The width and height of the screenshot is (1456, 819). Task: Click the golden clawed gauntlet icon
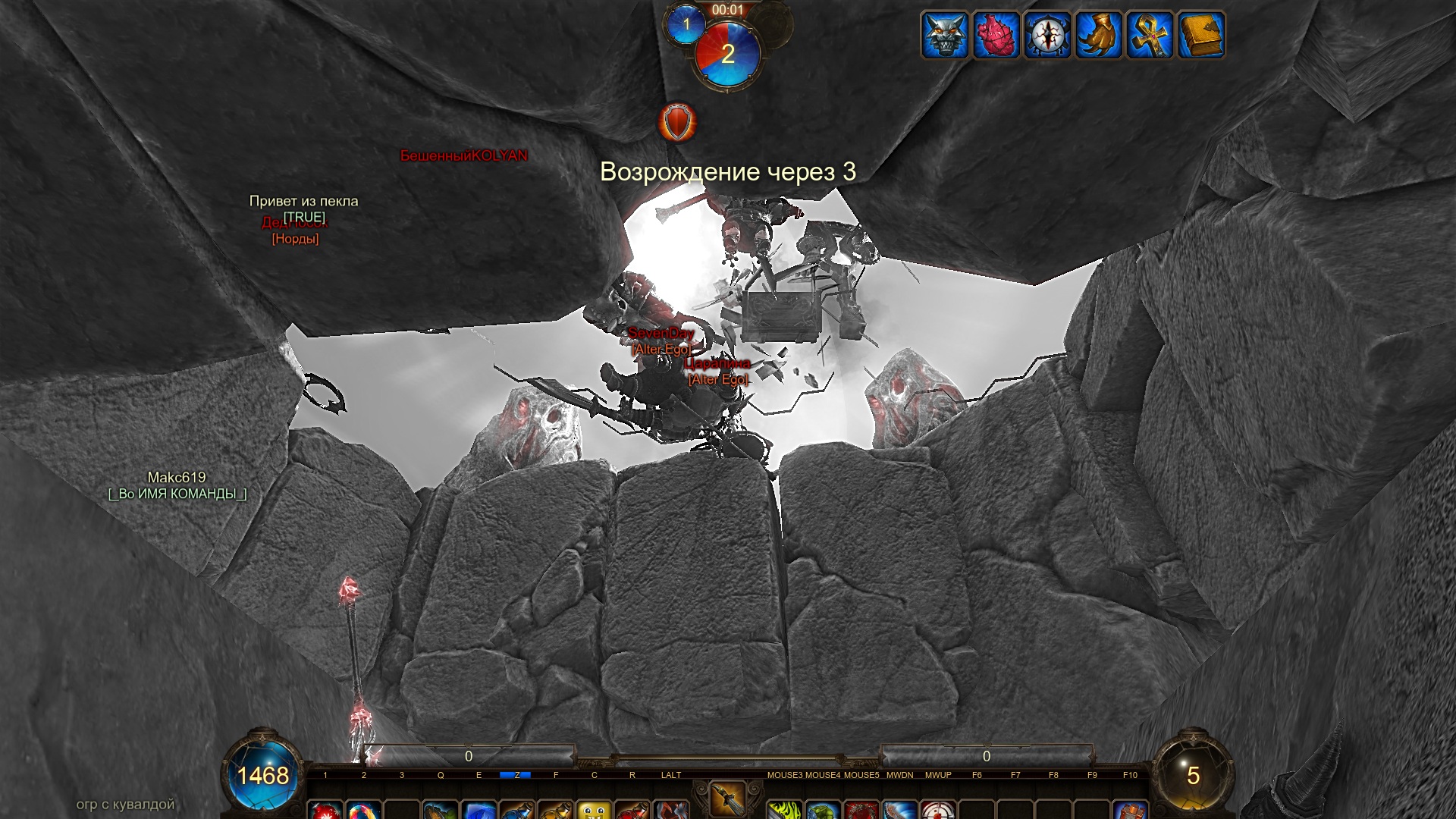(1099, 35)
